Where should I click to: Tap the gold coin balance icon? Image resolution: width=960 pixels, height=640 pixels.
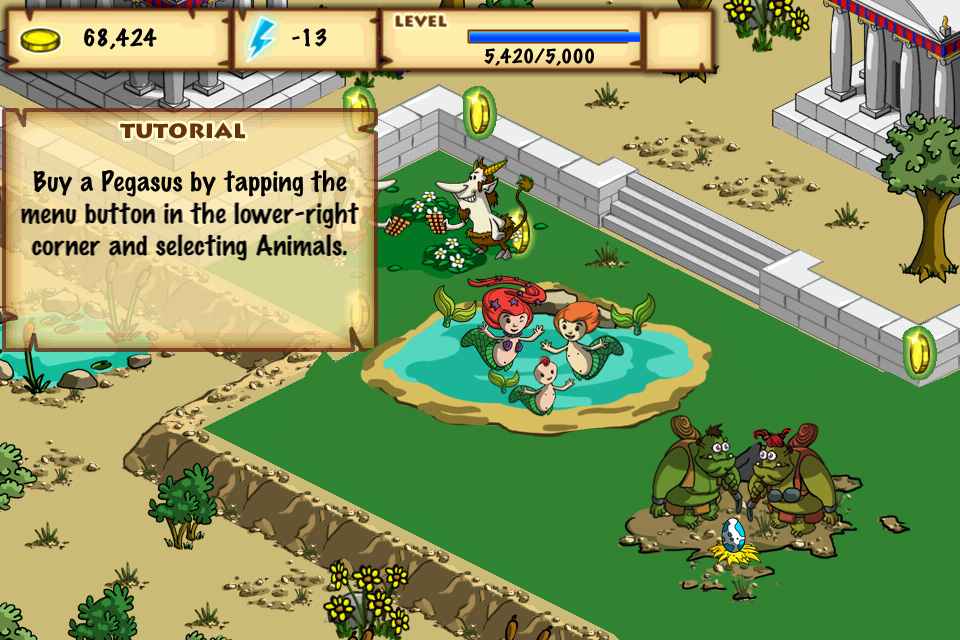pyautogui.click(x=40, y=40)
